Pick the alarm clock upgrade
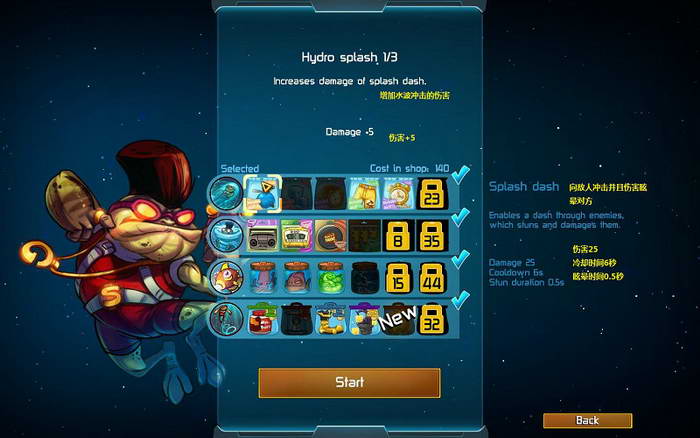The width and height of the screenshot is (700, 438). coord(398,192)
